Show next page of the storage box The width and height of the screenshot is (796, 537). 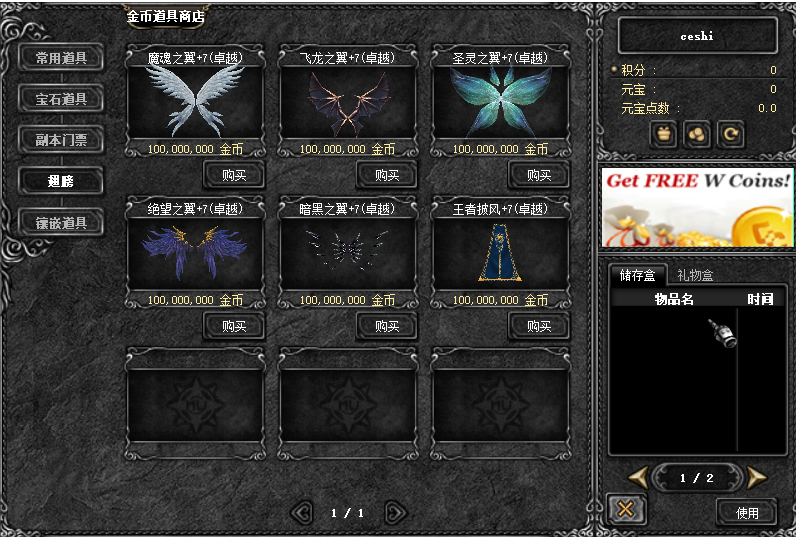click(x=757, y=478)
